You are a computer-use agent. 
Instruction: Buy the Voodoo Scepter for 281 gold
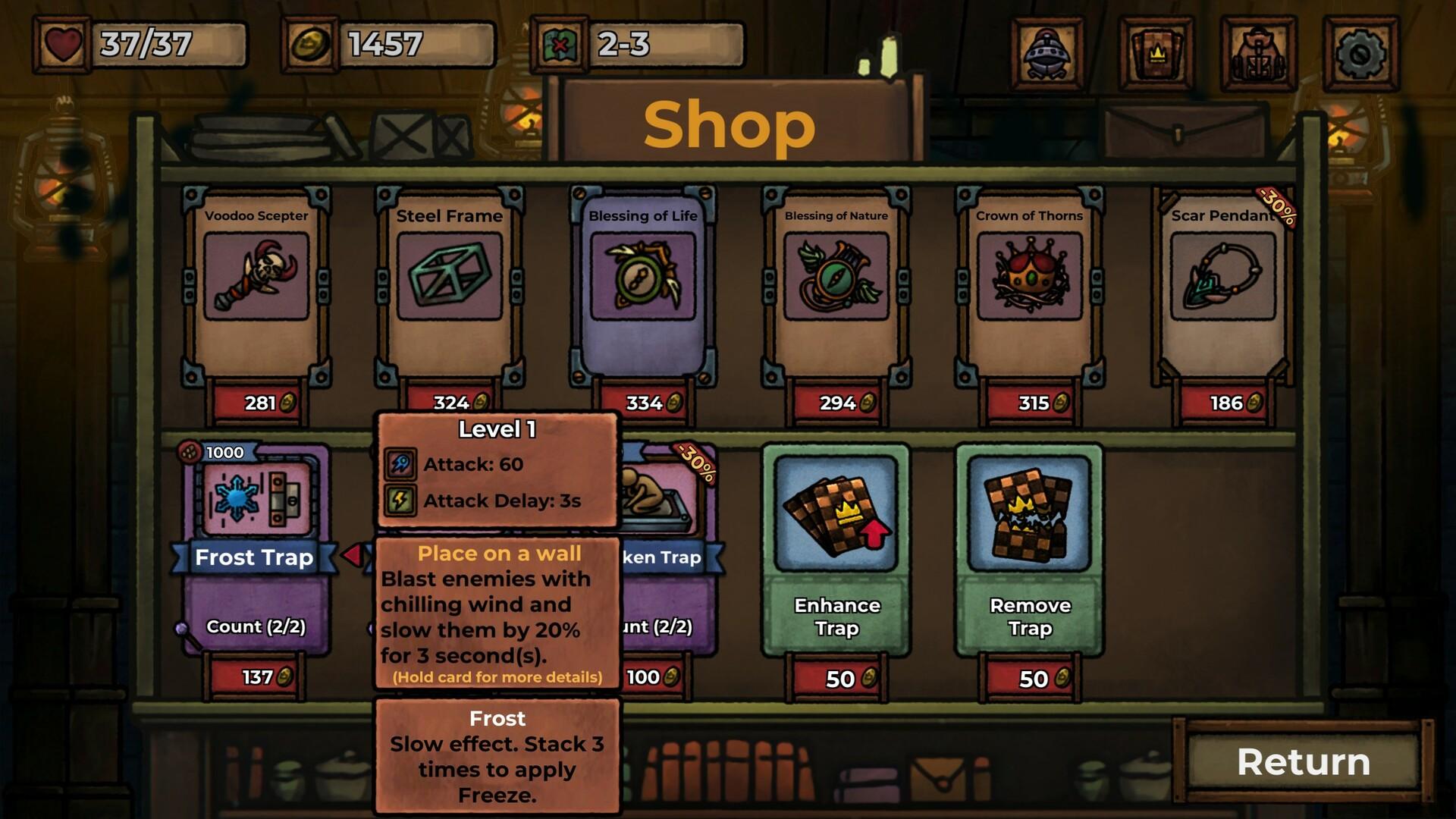click(256, 402)
